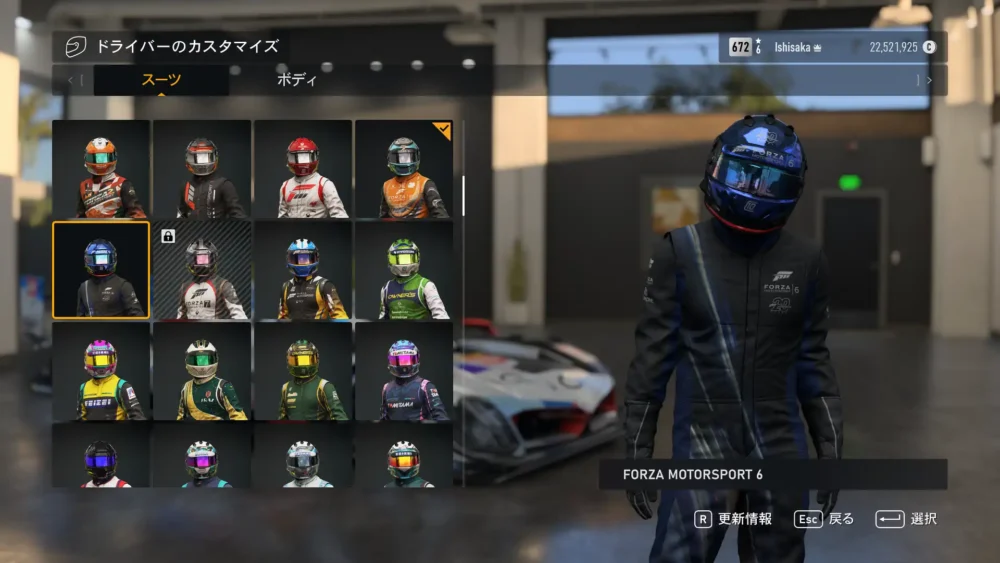Image resolution: width=1000 pixels, height=563 pixels.
Task: Choose the yellow suit with pink helmet
Action: (x=101, y=371)
